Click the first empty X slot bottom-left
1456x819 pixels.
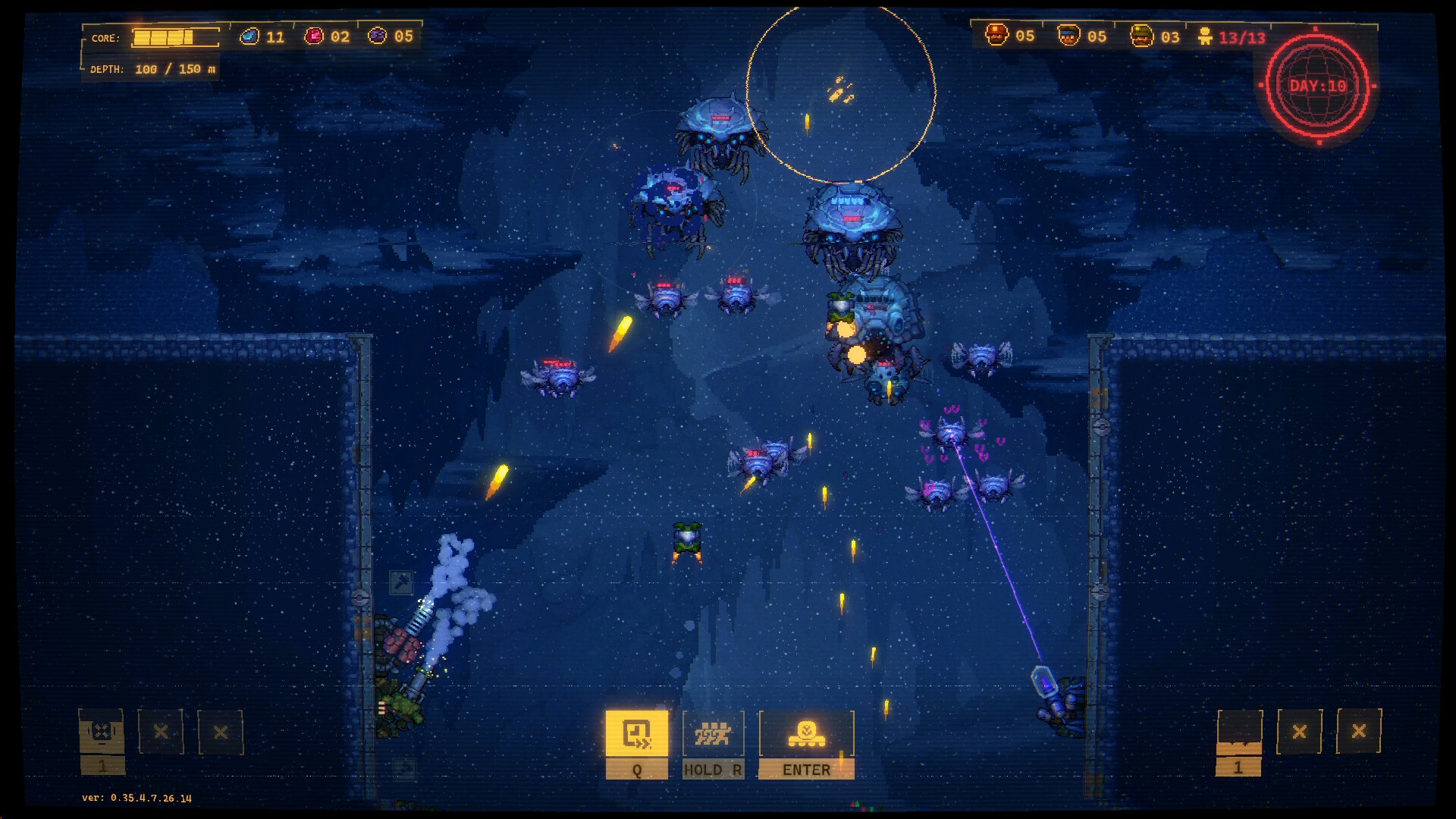pyautogui.click(x=161, y=733)
